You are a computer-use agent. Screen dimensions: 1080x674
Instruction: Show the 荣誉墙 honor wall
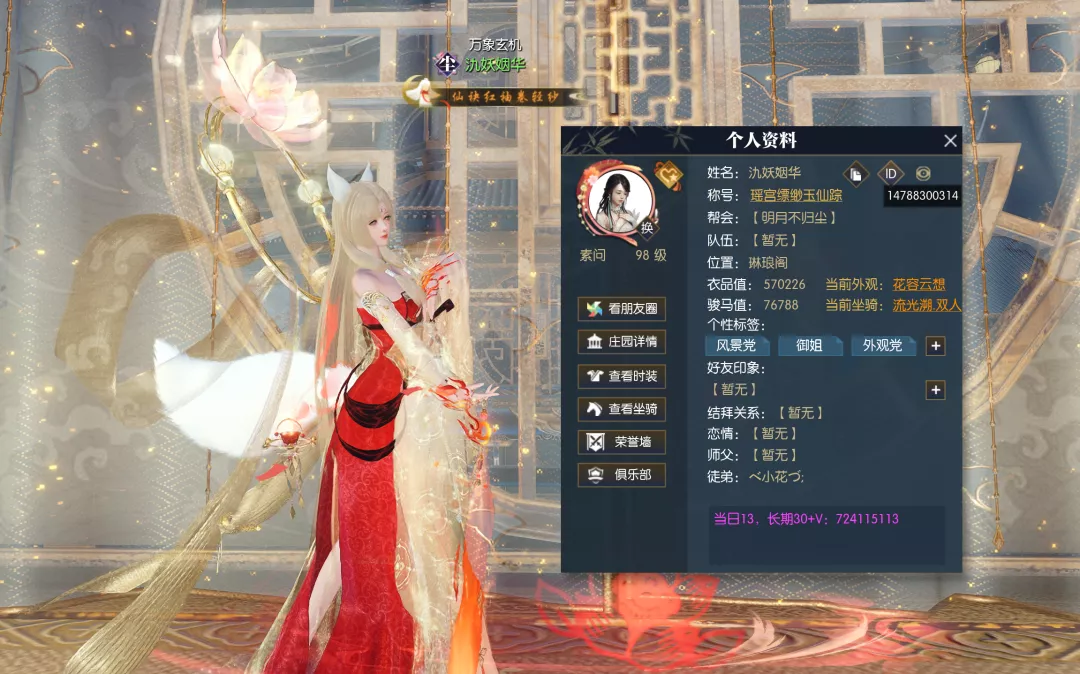pyautogui.click(x=621, y=441)
